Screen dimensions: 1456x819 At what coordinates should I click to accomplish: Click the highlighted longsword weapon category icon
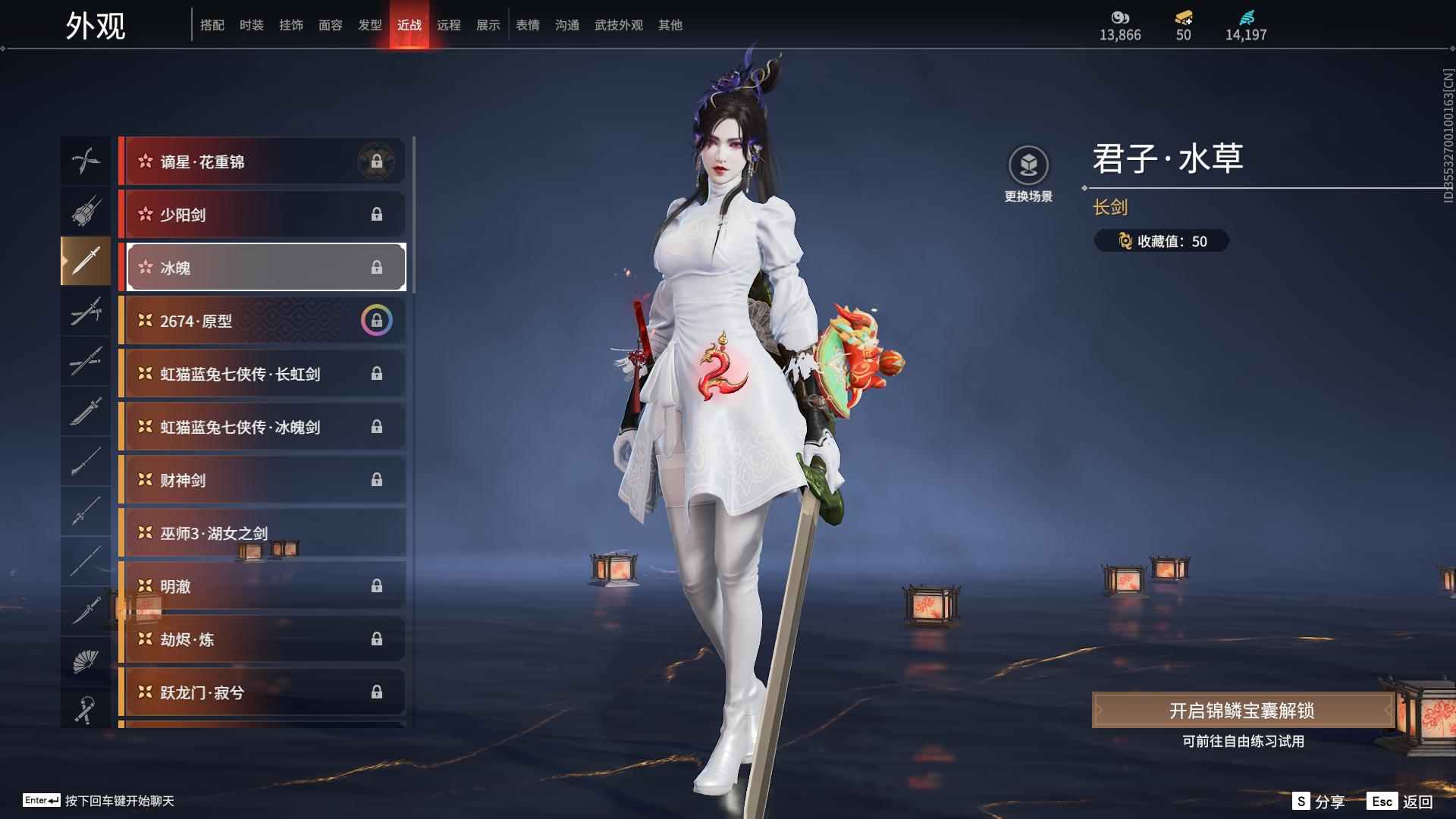(86, 262)
